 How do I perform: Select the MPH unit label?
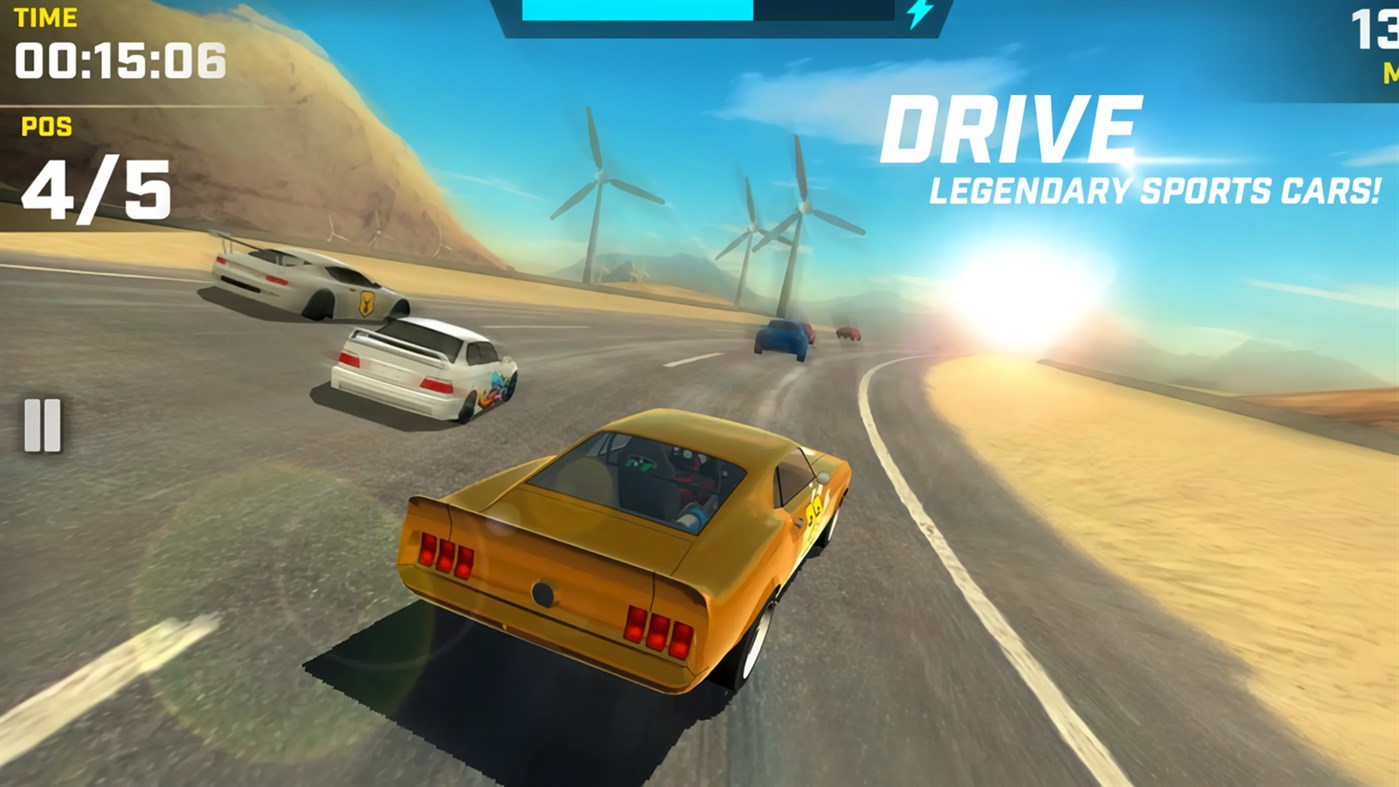[x=1390, y=72]
